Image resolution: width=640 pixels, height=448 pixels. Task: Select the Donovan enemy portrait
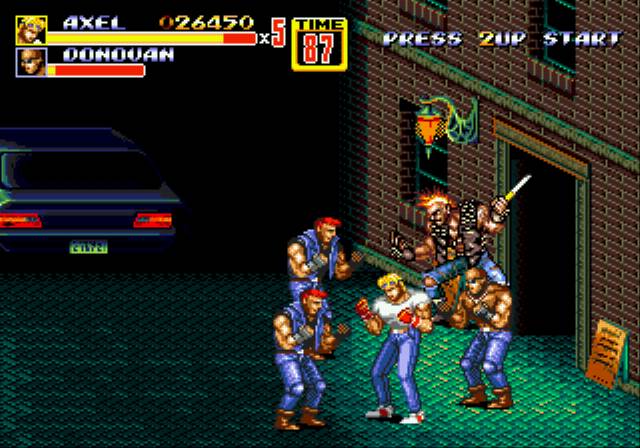(31, 63)
